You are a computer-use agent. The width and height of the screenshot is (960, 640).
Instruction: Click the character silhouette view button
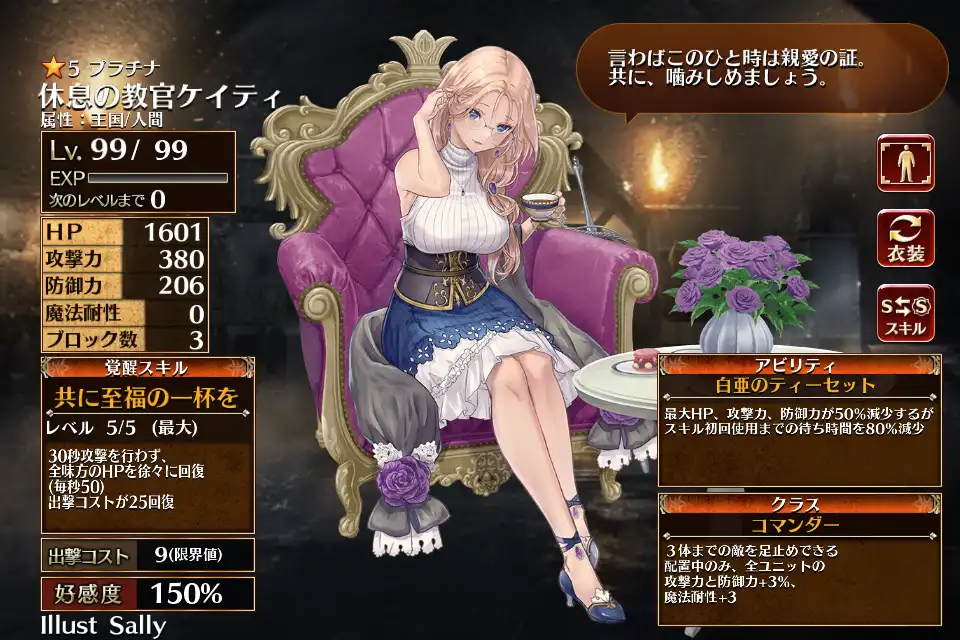(905, 163)
